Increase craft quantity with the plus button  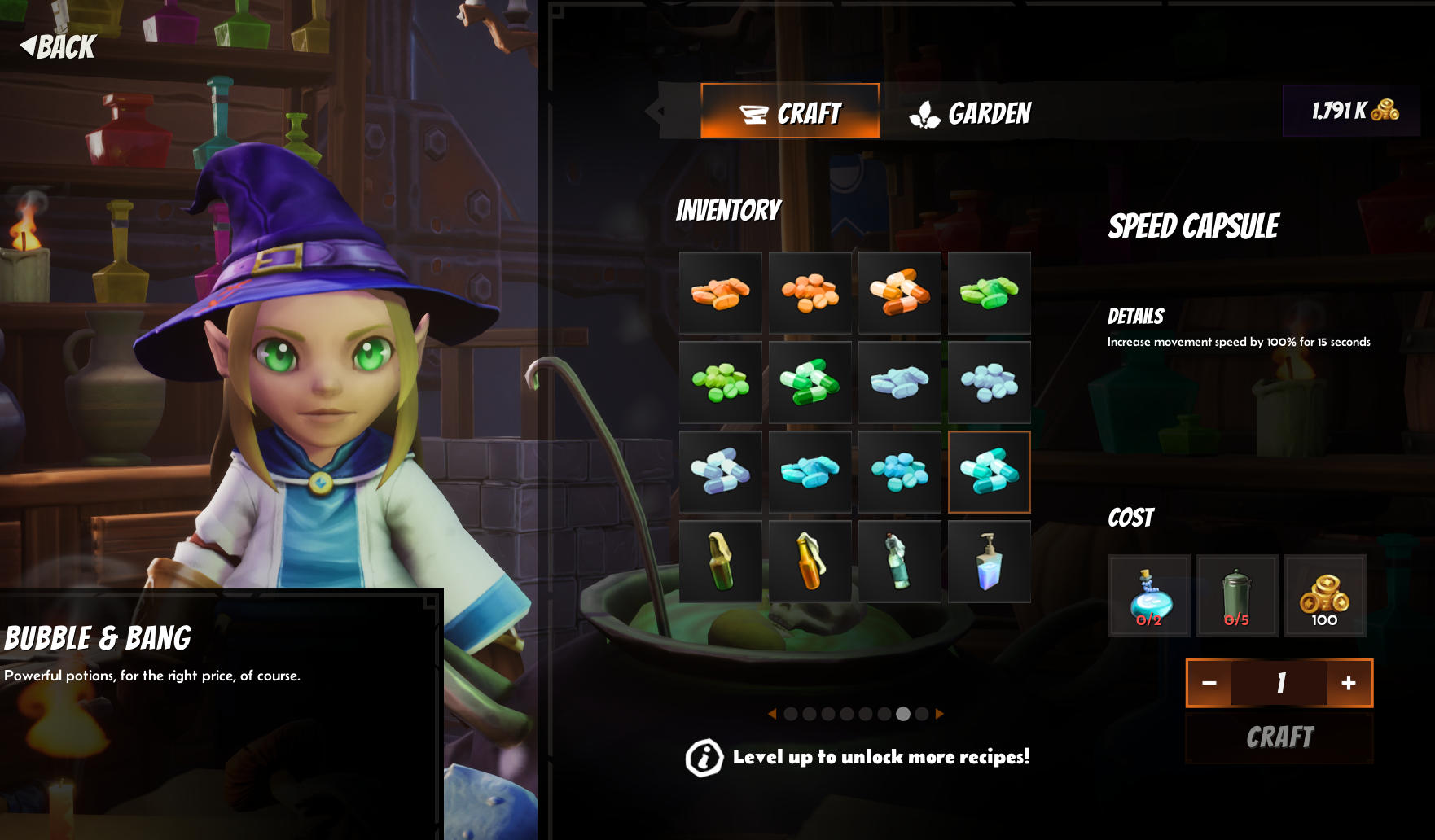point(1349,683)
